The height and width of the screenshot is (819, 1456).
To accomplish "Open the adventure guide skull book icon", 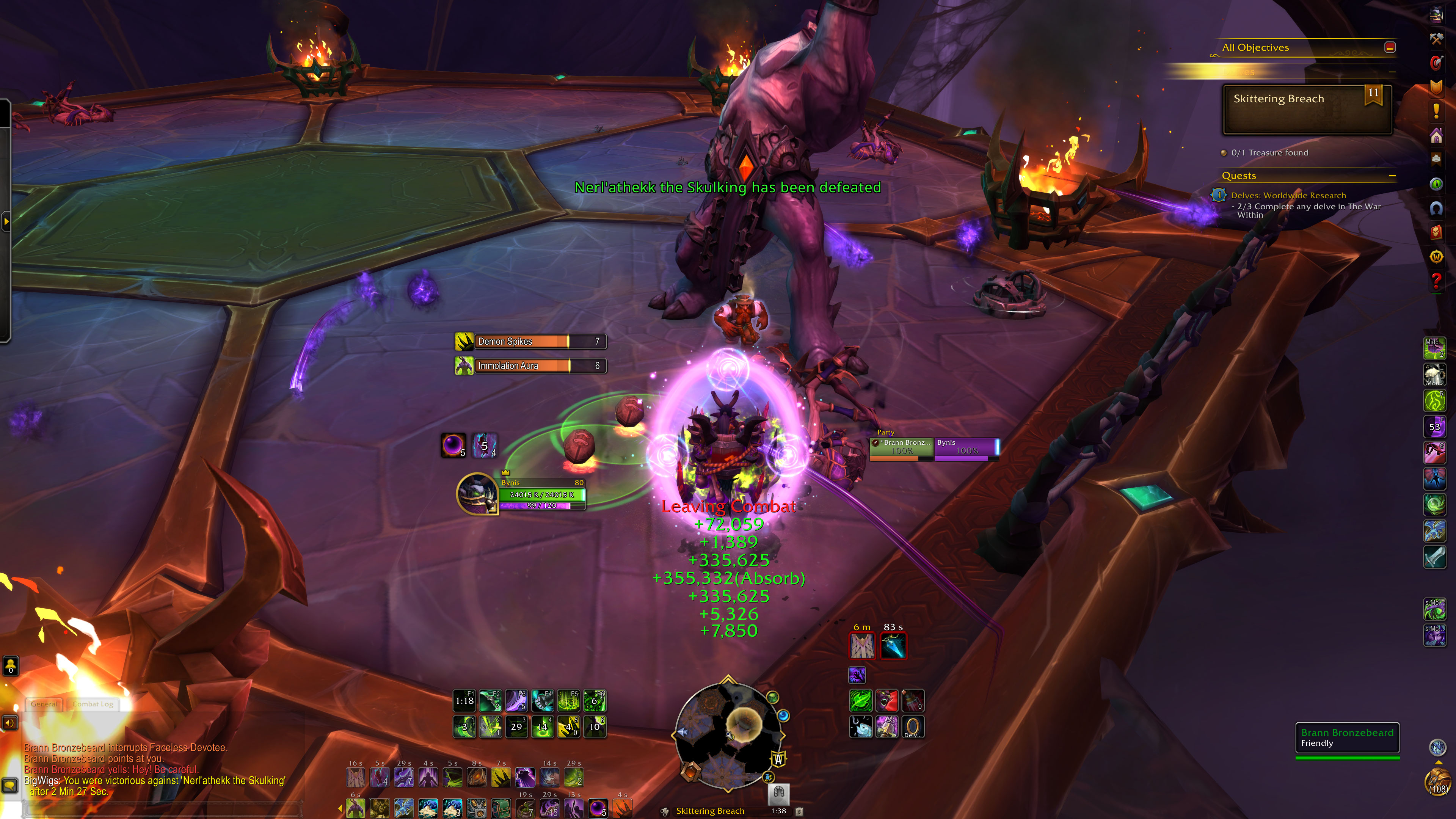I will (x=1436, y=232).
